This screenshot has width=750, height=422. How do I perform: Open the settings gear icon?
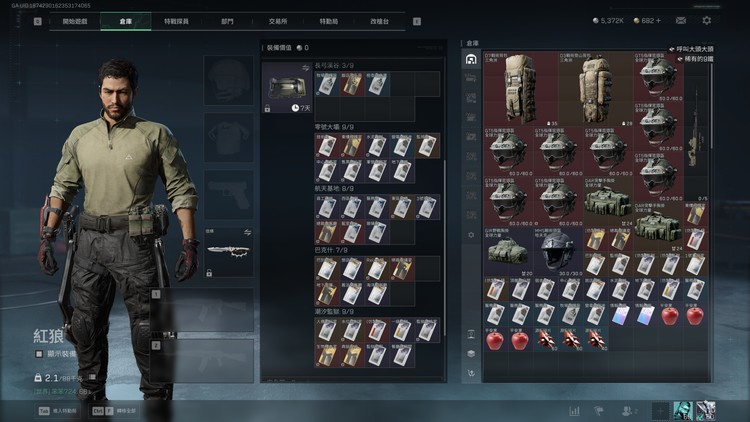tap(707, 20)
